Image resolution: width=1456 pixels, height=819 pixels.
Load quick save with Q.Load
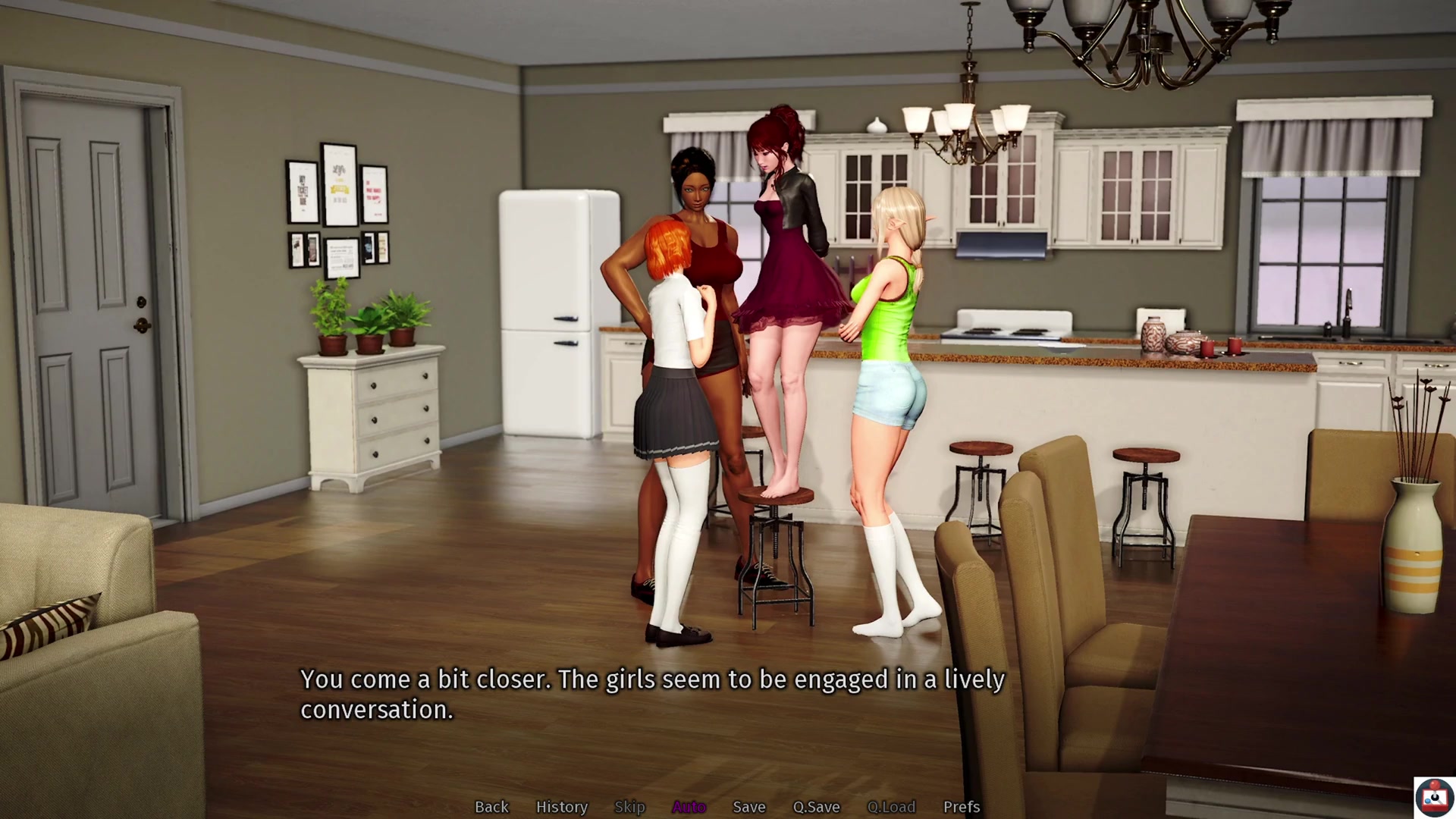click(891, 807)
